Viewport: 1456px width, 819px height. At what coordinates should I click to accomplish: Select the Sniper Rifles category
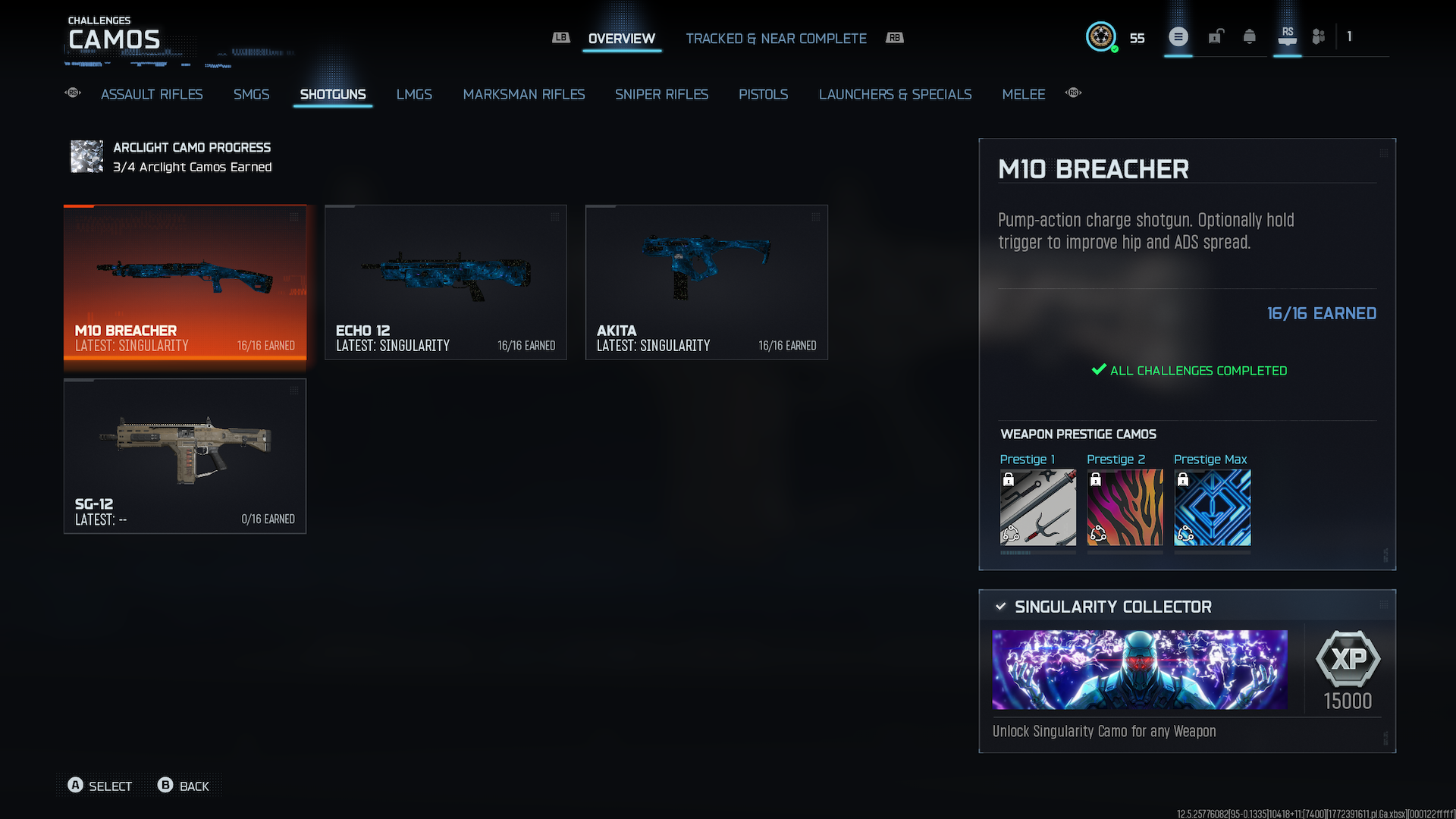(661, 94)
